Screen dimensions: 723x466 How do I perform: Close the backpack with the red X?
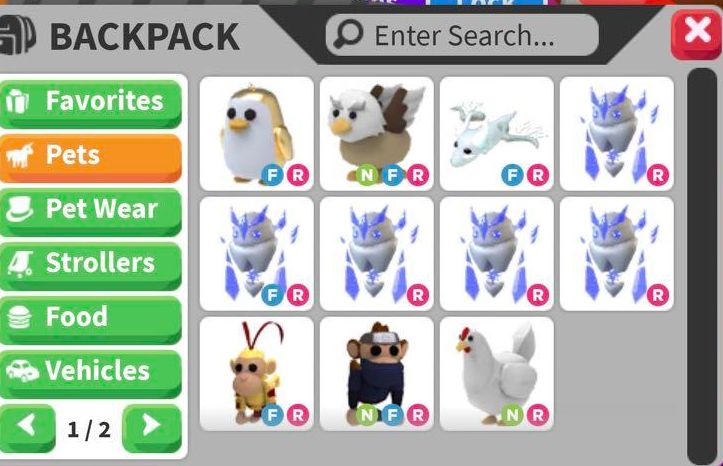[696, 35]
